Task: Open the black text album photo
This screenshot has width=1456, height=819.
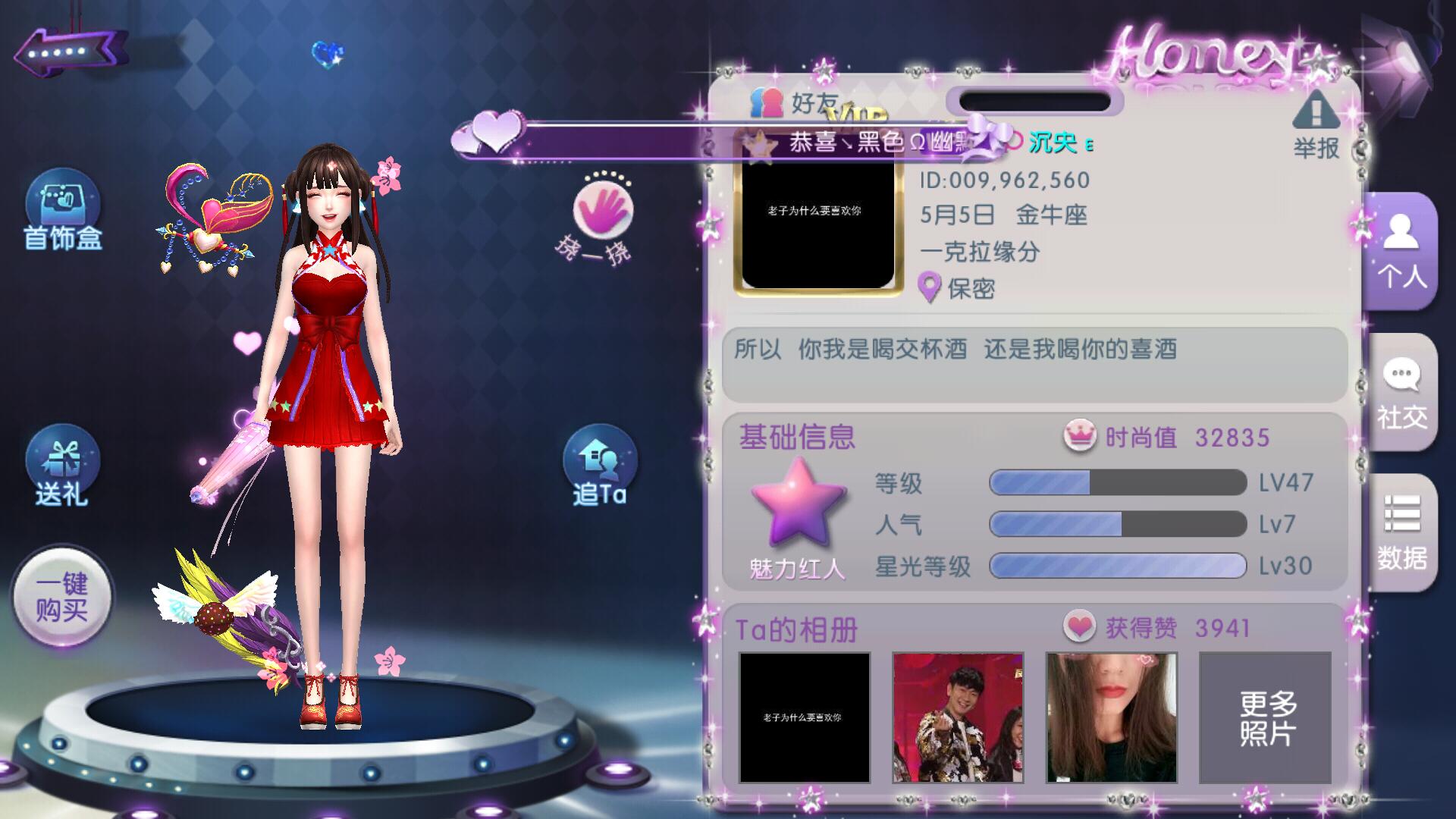Action: click(x=804, y=717)
